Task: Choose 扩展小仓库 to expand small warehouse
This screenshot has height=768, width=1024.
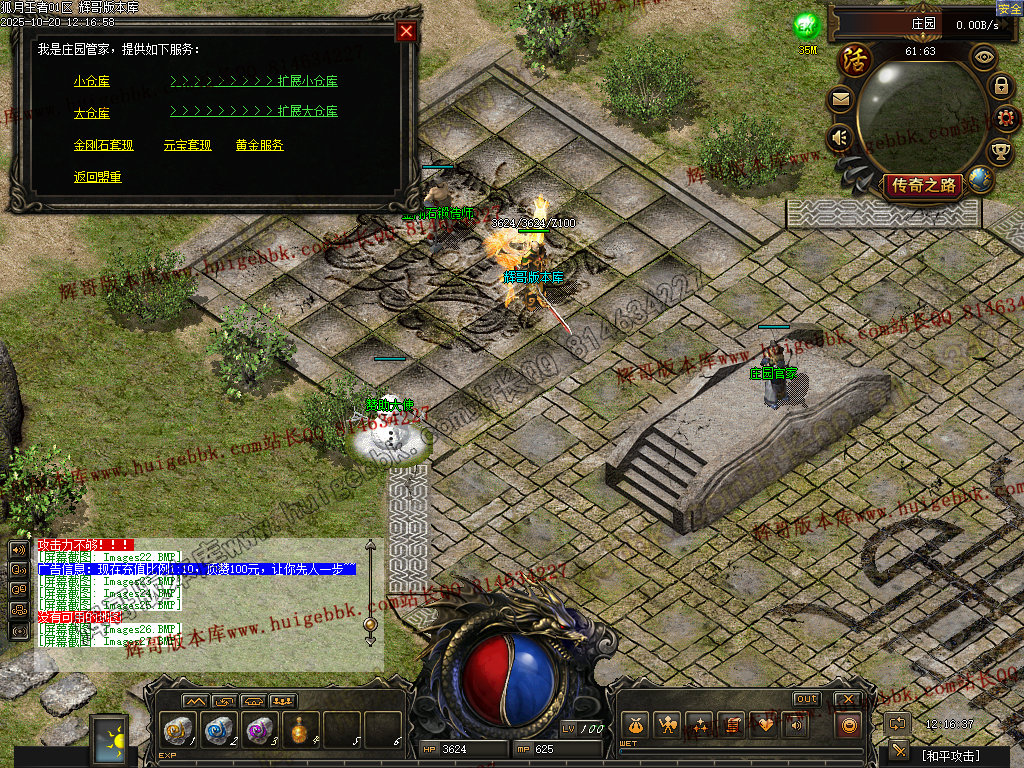Action: [x=307, y=81]
